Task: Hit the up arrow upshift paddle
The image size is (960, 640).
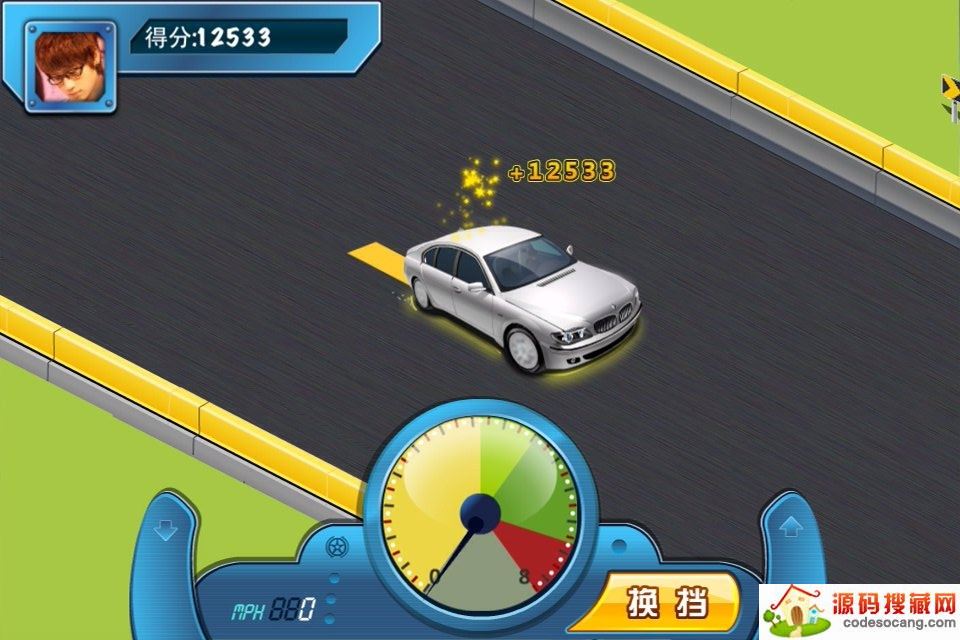Action: [790, 526]
